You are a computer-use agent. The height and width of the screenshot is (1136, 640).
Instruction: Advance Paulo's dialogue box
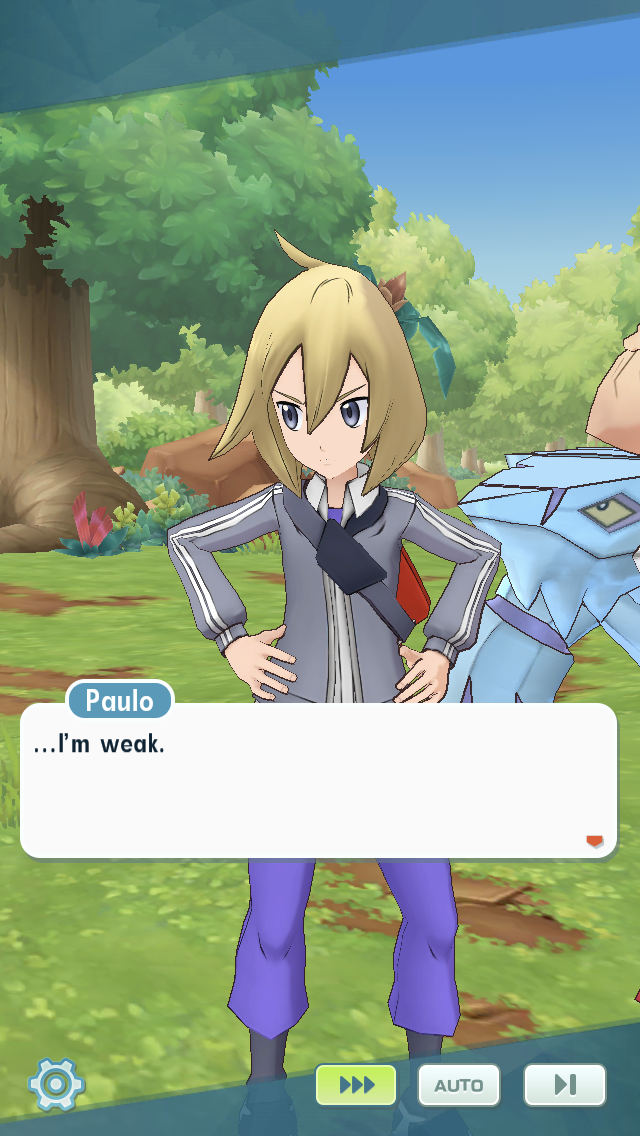(x=318, y=780)
